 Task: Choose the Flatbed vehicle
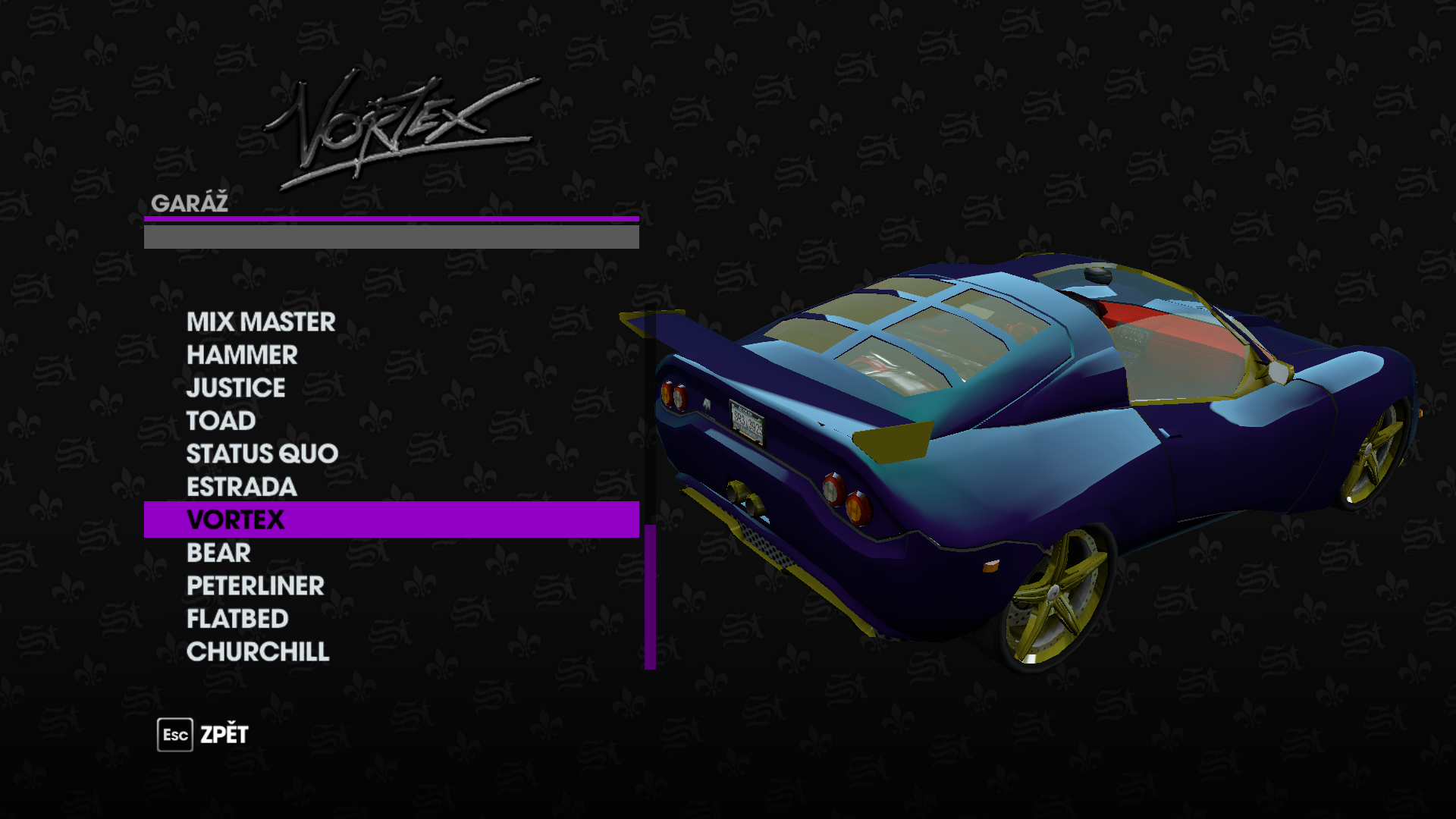[237, 619]
